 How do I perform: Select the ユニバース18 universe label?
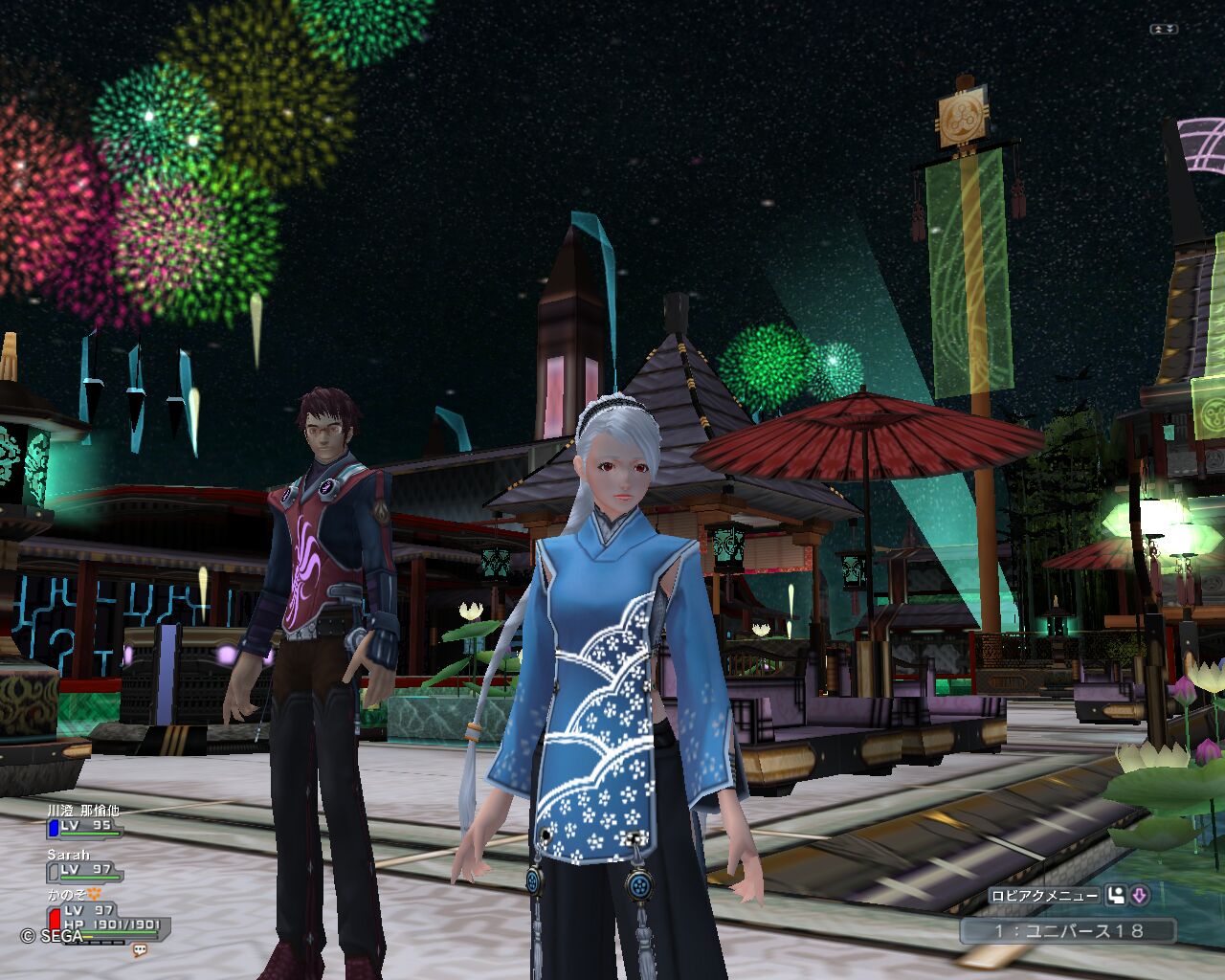[1068, 930]
